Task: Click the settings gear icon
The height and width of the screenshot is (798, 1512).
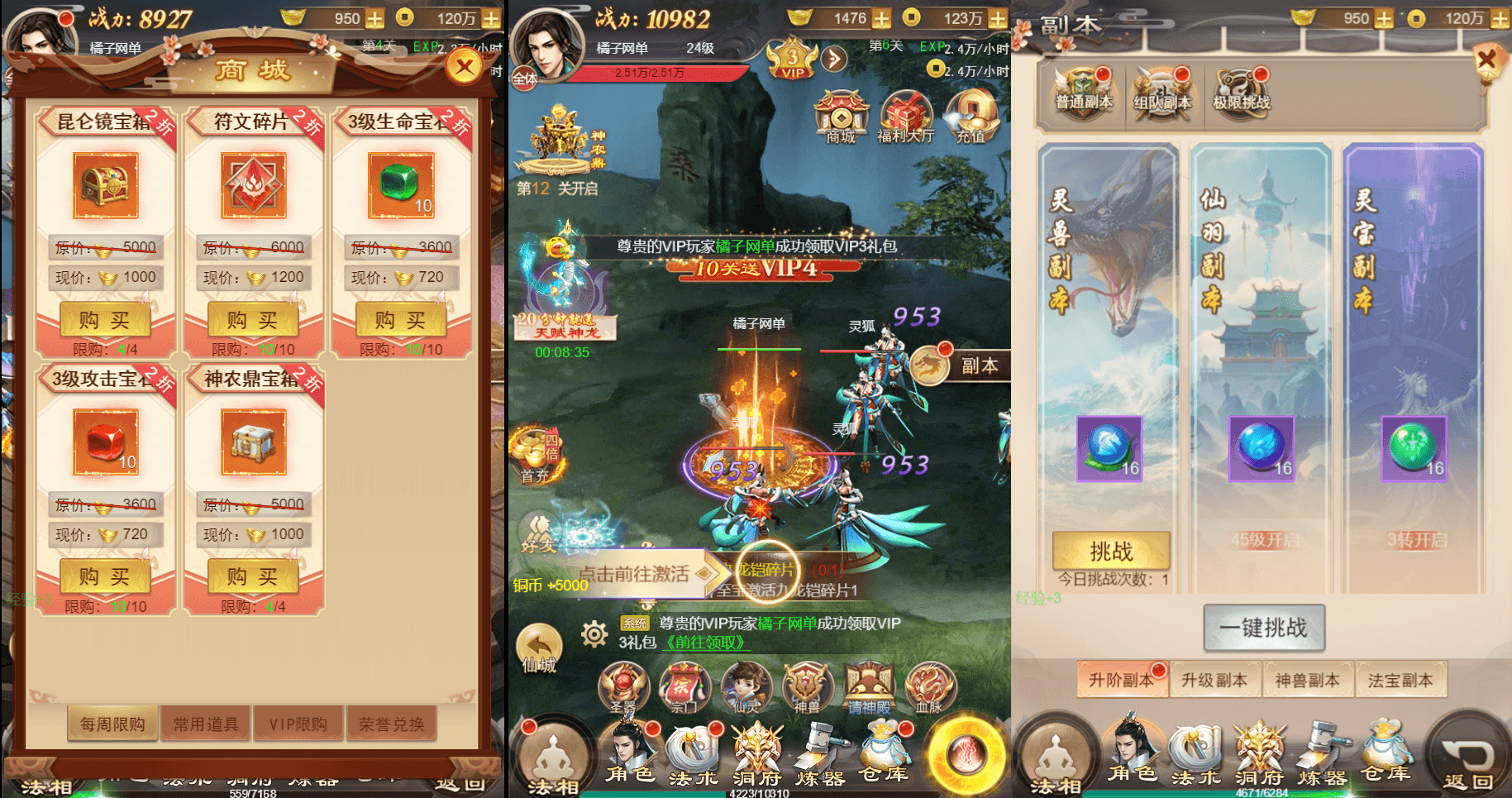Action: click(595, 633)
